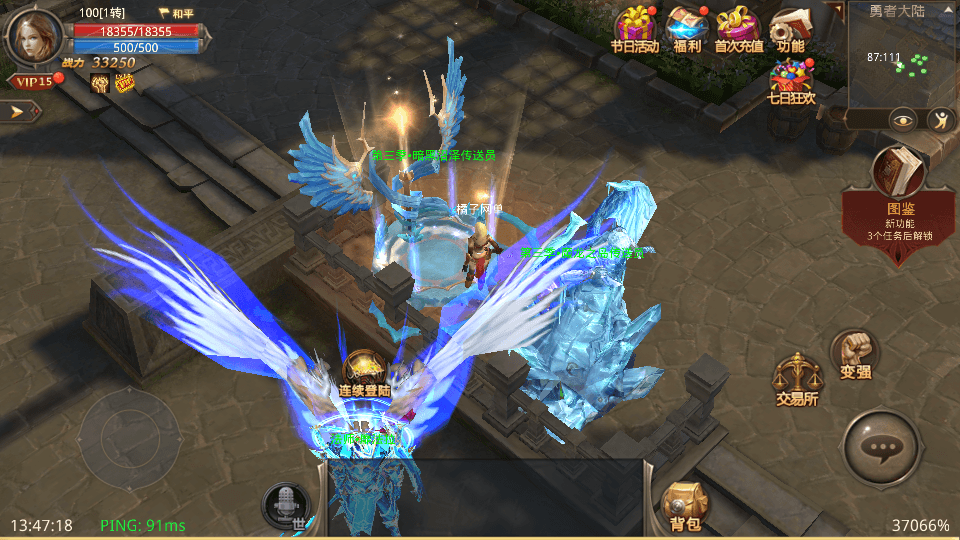Open the 背包 backpack inventory
This screenshot has height=540, width=960.
point(686,503)
